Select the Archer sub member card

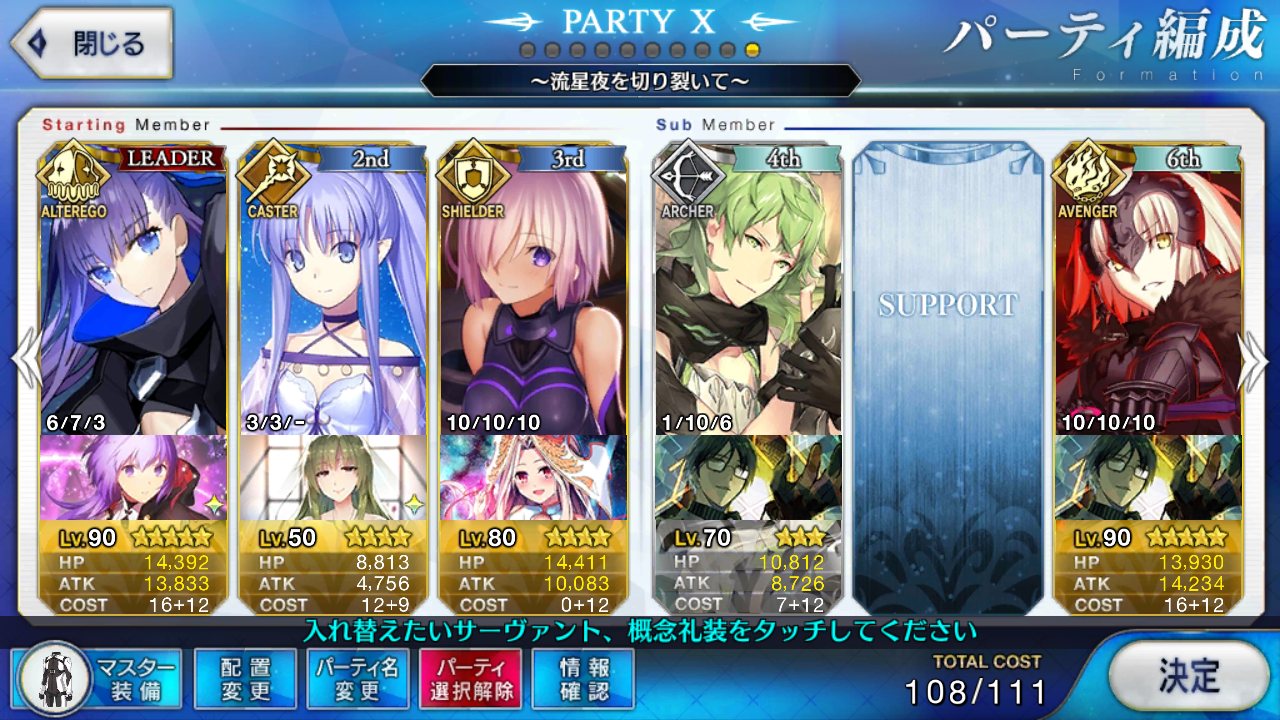coord(748,300)
